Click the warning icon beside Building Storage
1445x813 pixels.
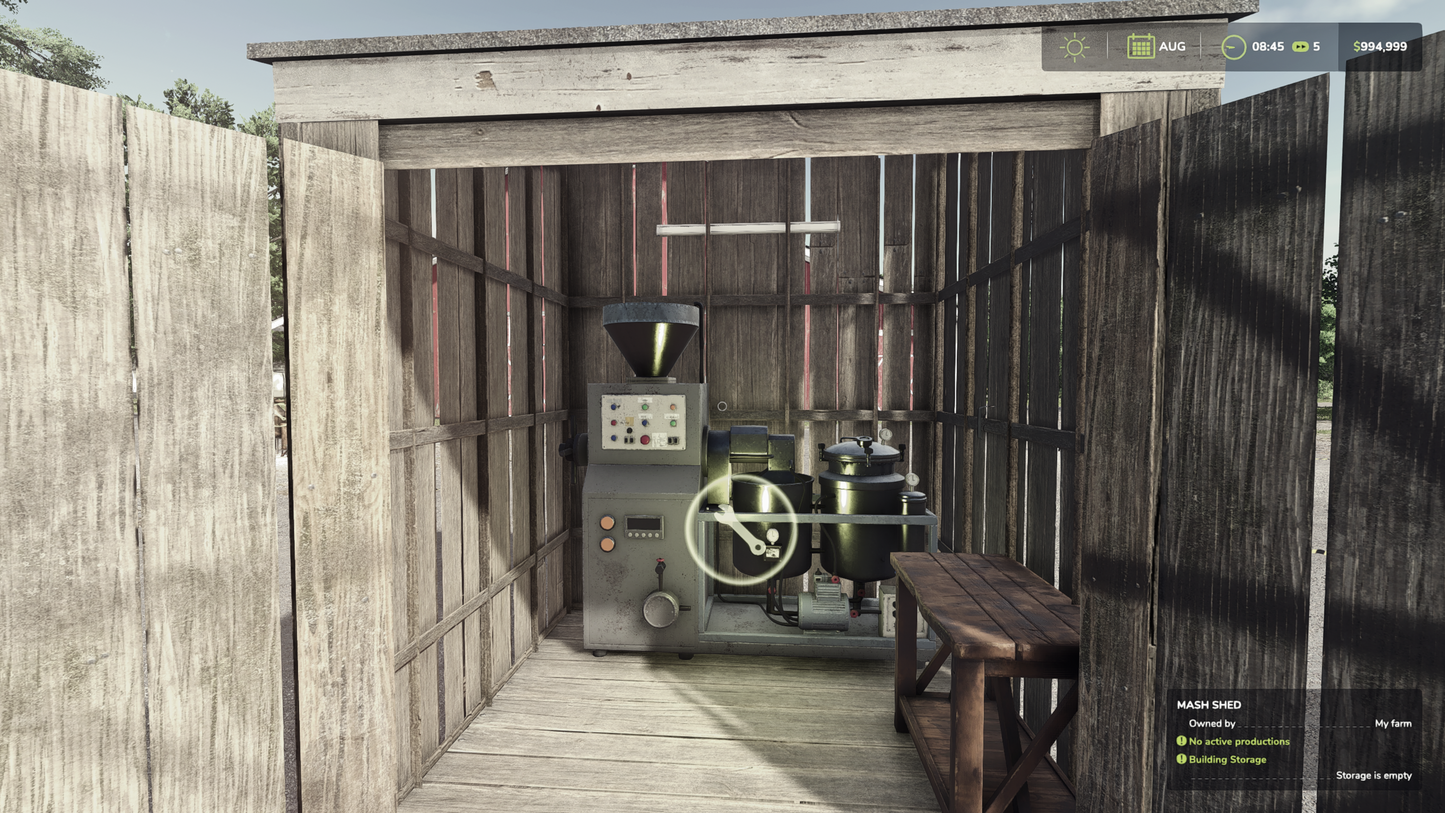(x=1182, y=758)
